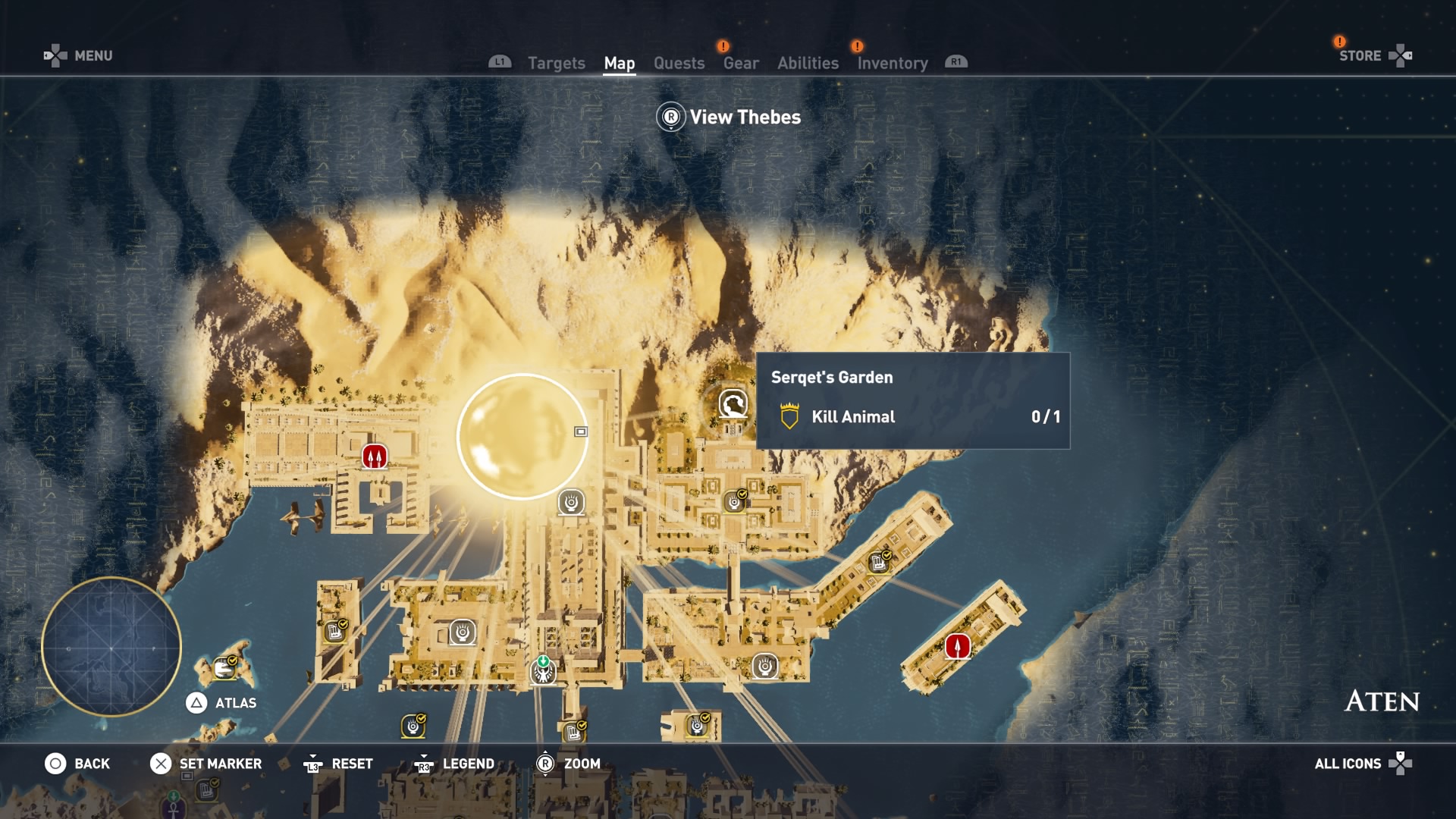Select the Map tab

pos(619,64)
